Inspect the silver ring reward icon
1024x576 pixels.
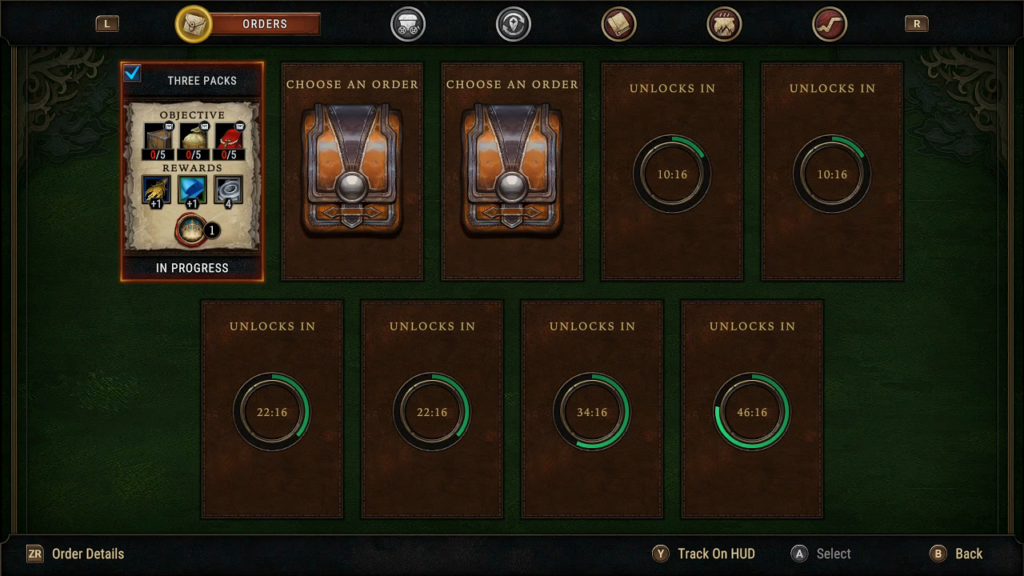coord(228,189)
